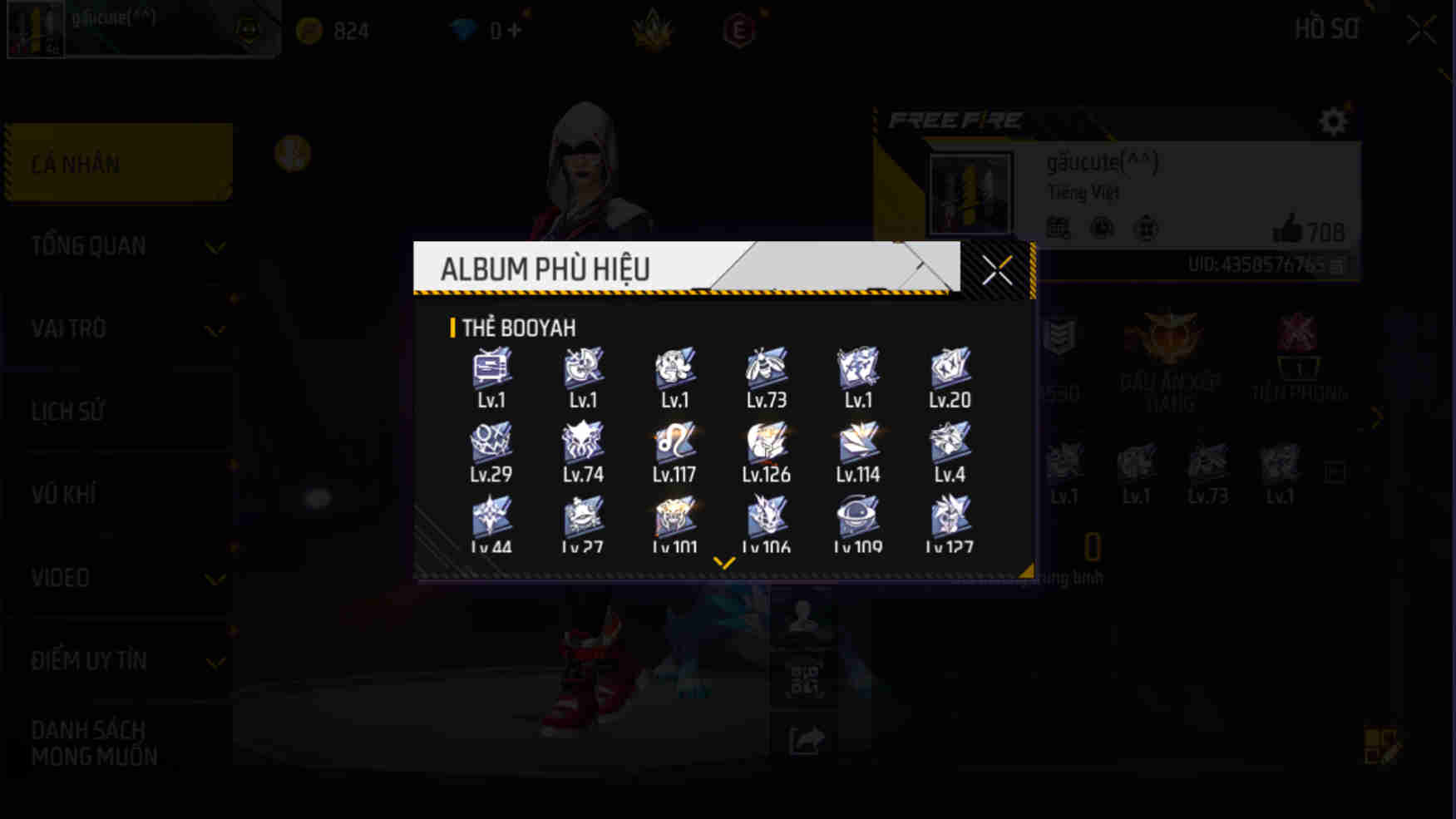Click the share arrow icon below the QR code

coord(804,738)
